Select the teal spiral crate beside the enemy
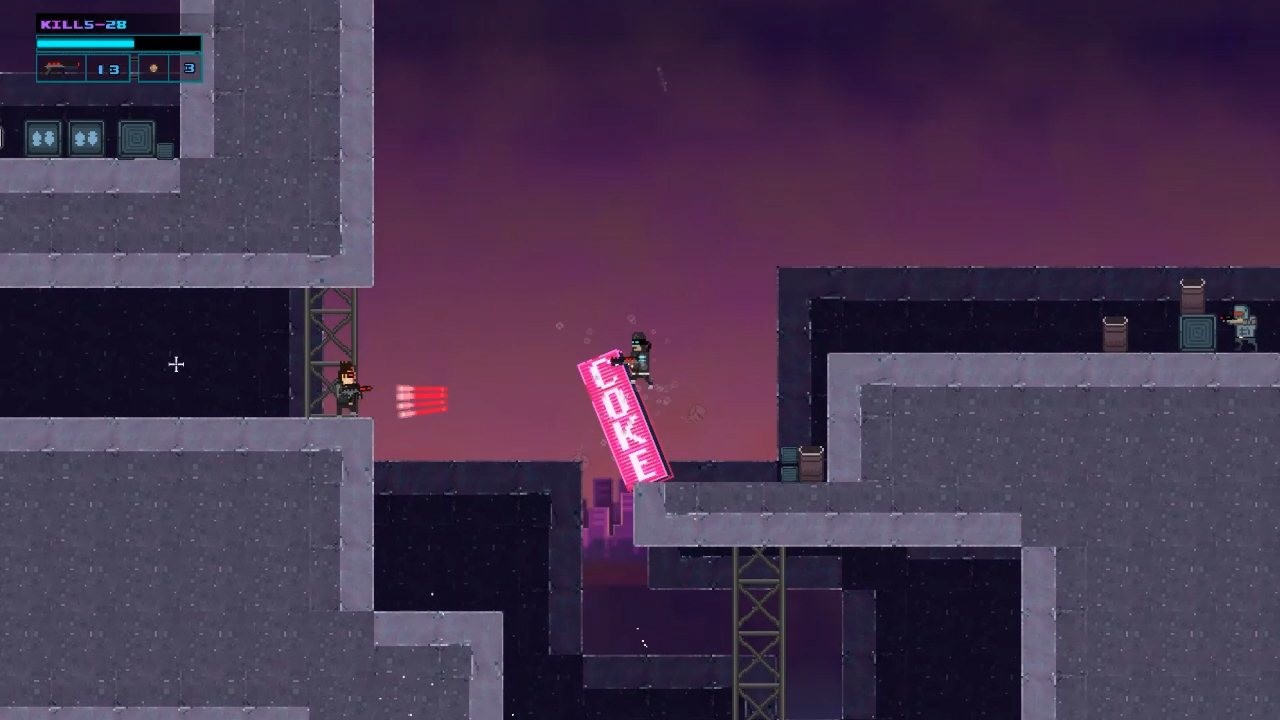This screenshot has width=1280, height=720. point(1196,330)
